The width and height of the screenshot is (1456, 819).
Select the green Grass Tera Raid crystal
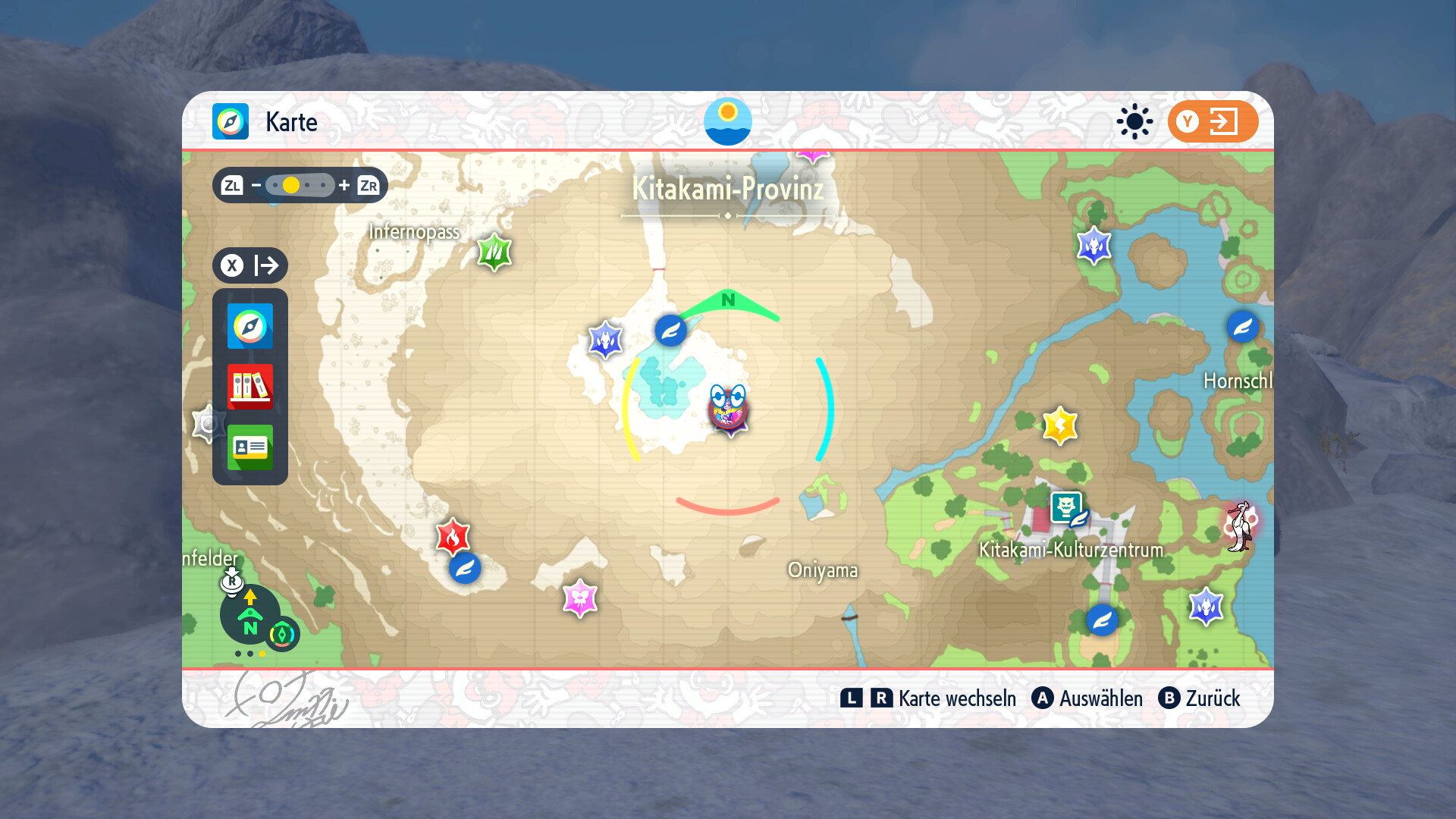(x=494, y=251)
